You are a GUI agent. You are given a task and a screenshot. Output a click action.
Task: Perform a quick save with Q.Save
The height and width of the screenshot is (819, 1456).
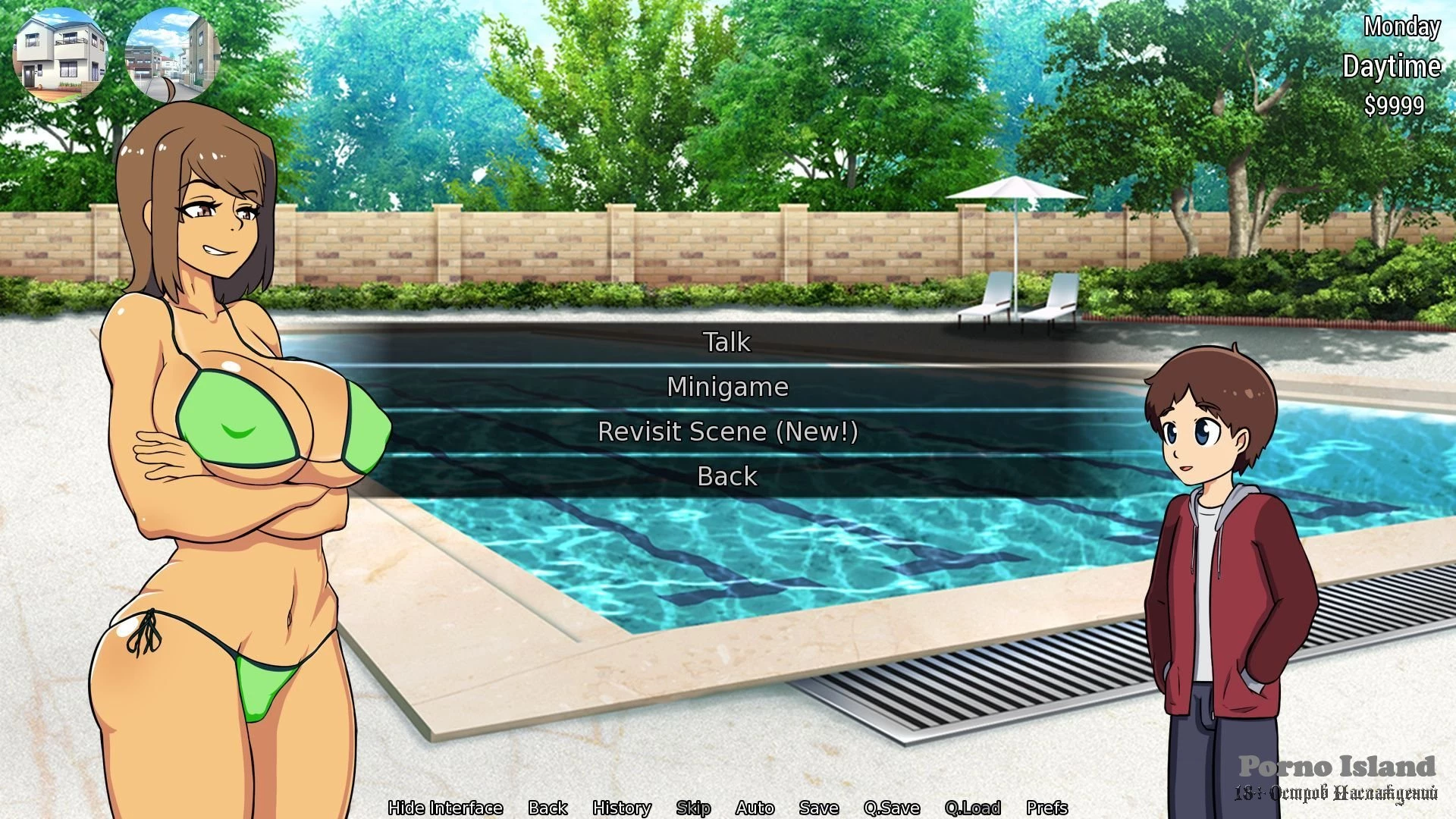click(892, 808)
